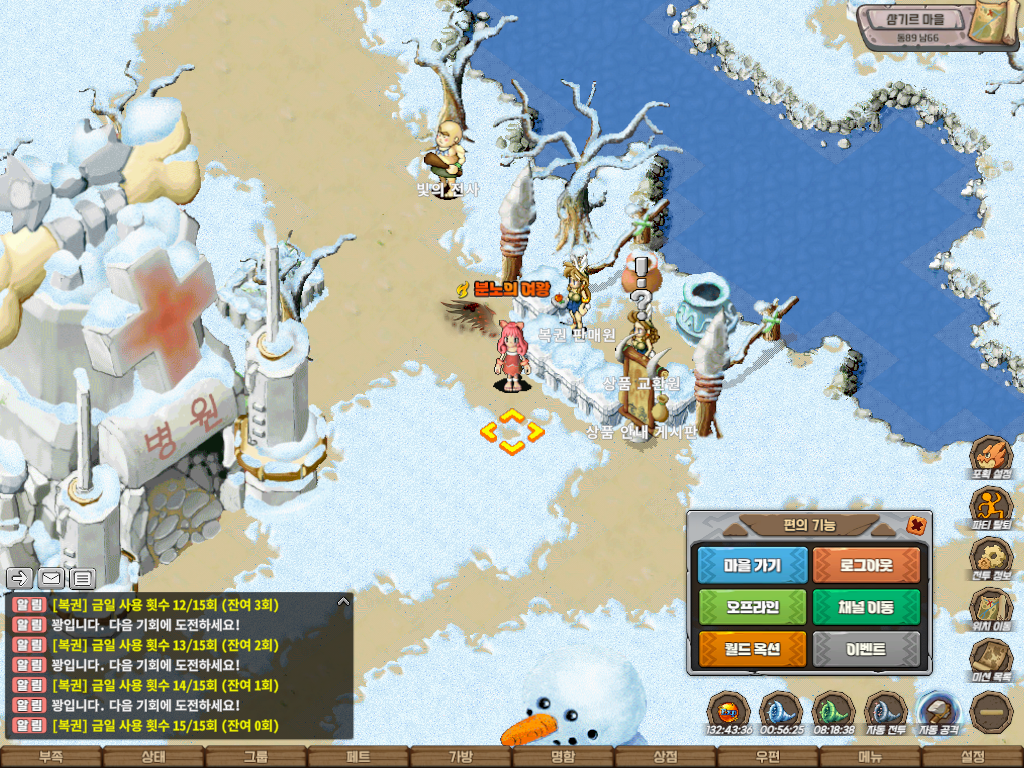The image size is (1024, 768).
Task: Open the 미션 목록 scroll icon
Action: (991, 659)
